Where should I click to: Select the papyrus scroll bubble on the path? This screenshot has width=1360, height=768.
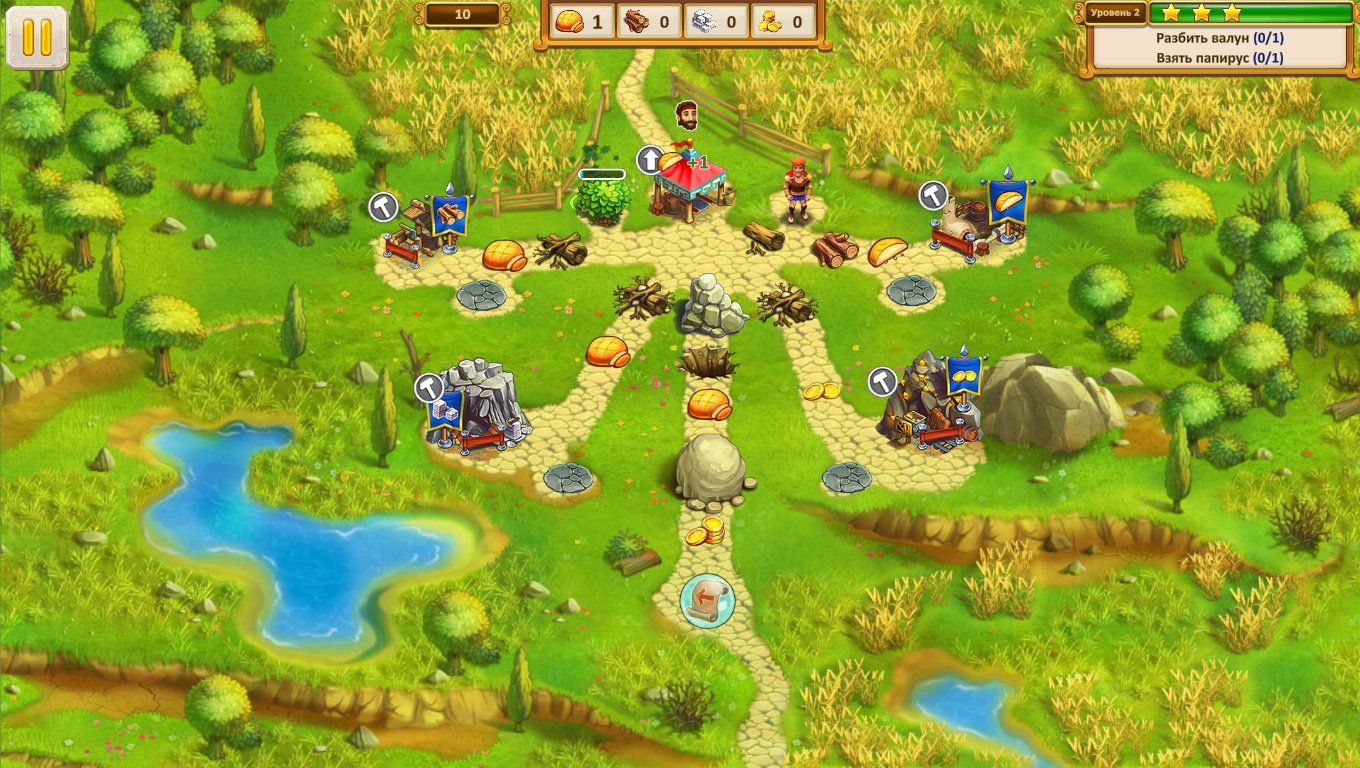click(707, 600)
